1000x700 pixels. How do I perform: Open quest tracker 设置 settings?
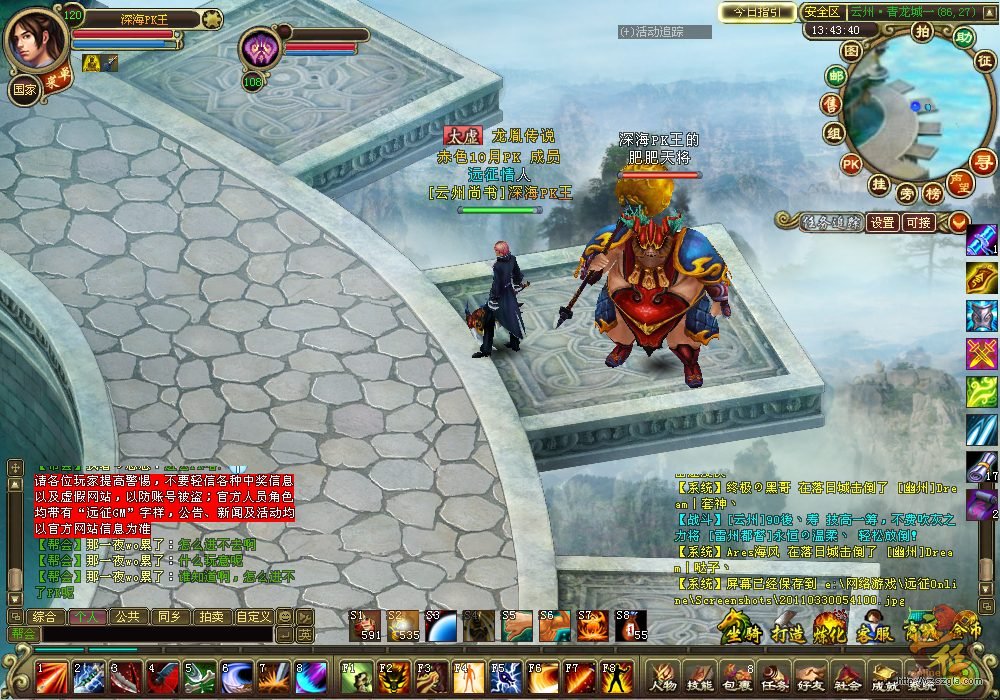click(882, 223)
